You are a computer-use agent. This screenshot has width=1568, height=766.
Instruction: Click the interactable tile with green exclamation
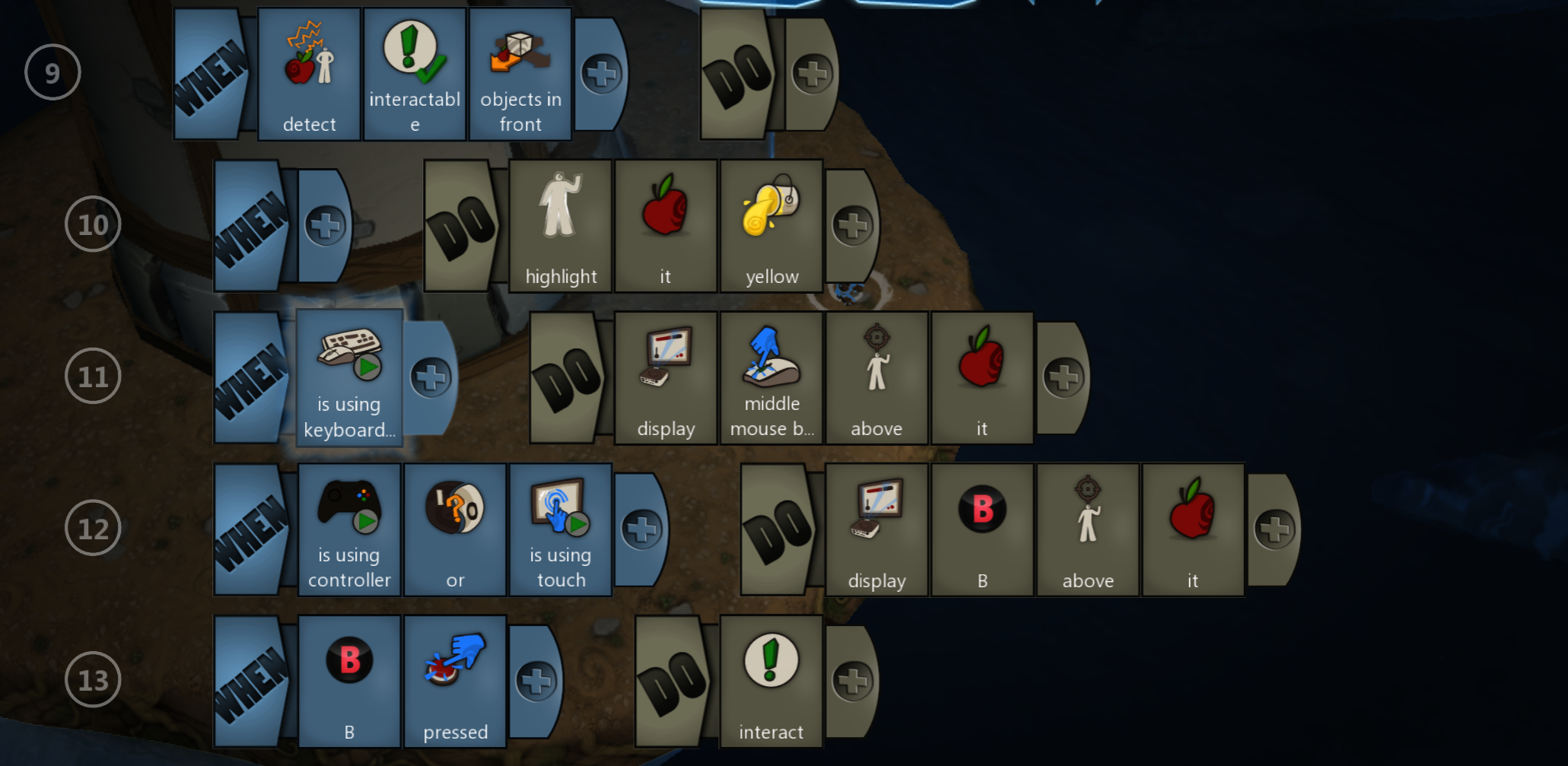tap(415, 75)
